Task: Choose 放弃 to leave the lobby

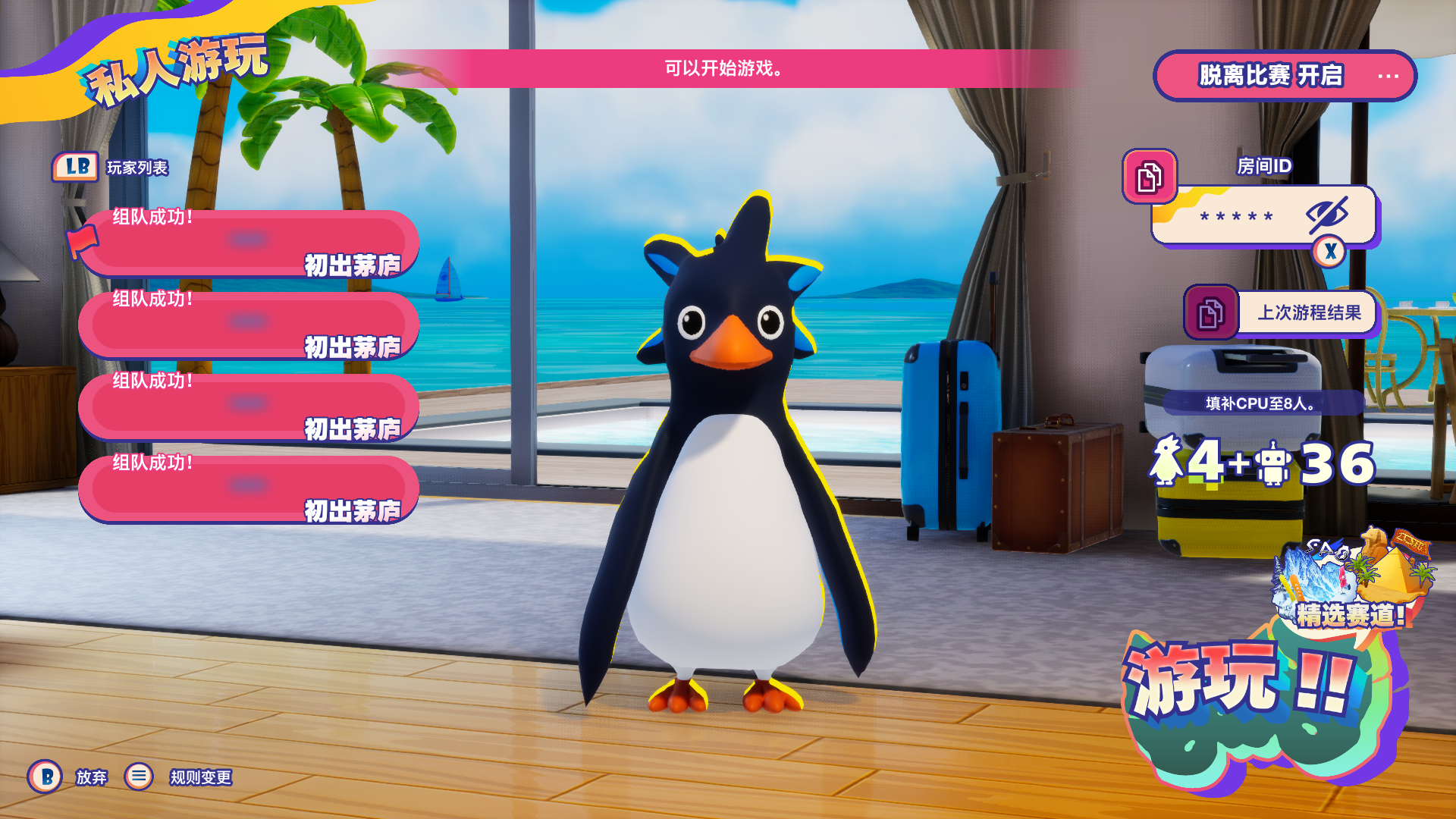Action: coord(91,777)
